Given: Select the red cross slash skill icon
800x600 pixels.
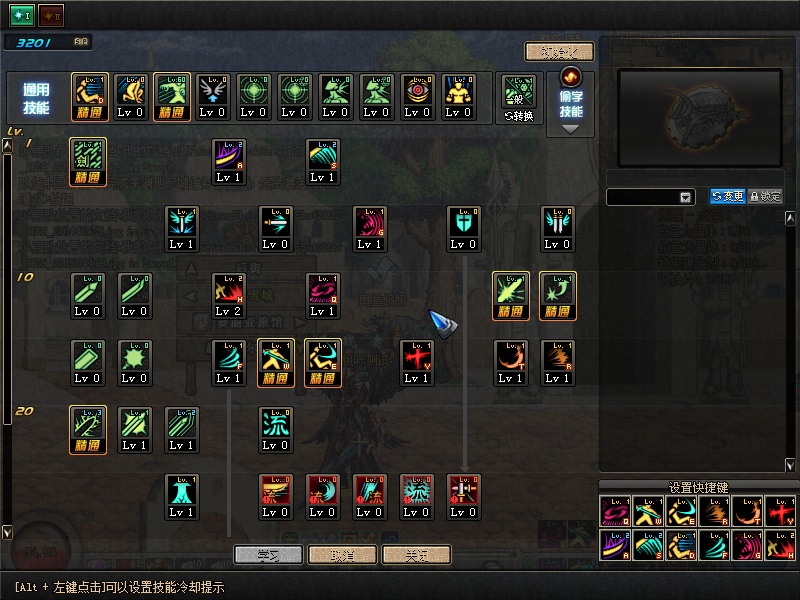Looking at the screenshot, I should (416, 358).
